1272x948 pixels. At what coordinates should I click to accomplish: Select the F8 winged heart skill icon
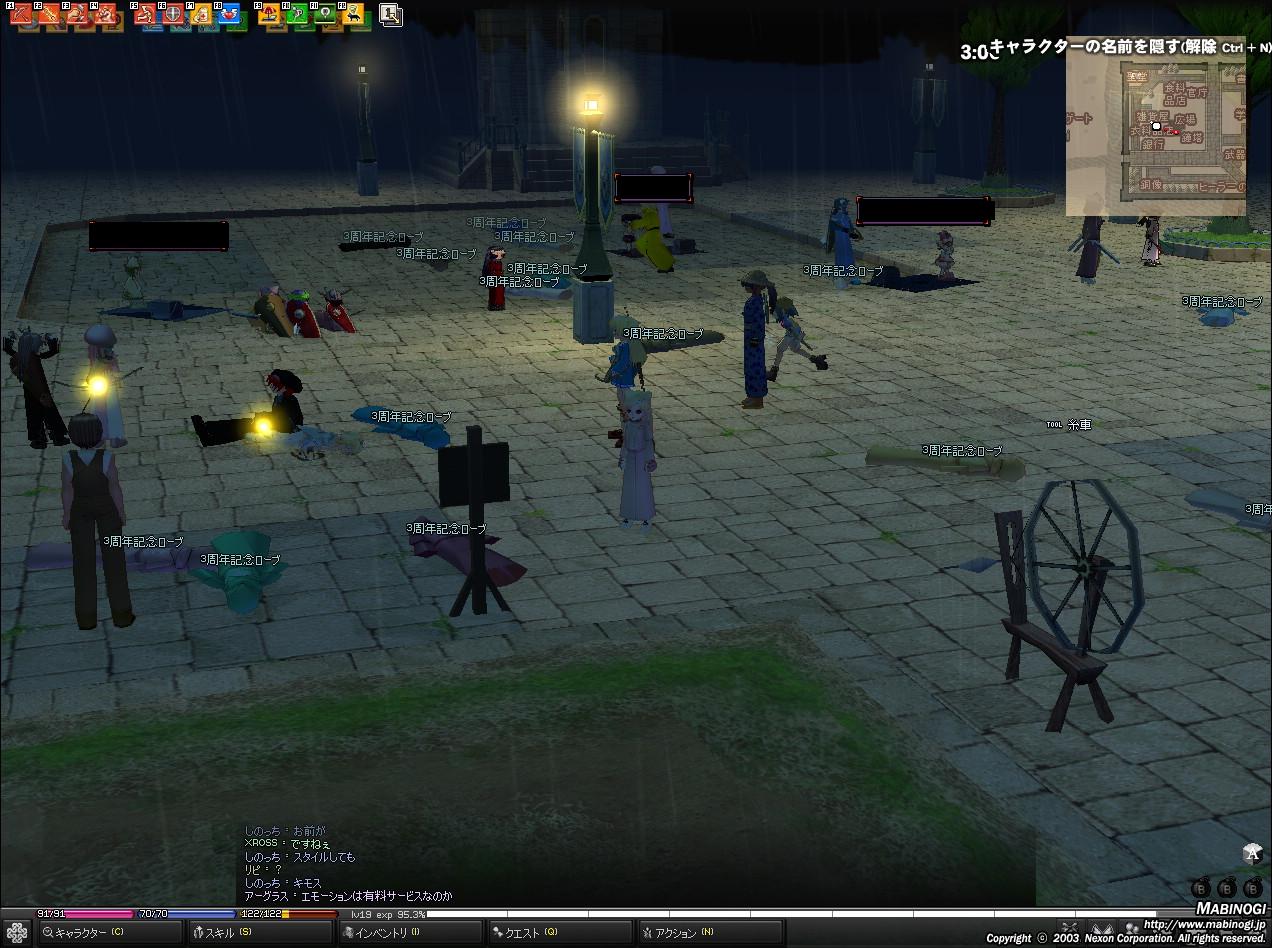tap(229, 16)
